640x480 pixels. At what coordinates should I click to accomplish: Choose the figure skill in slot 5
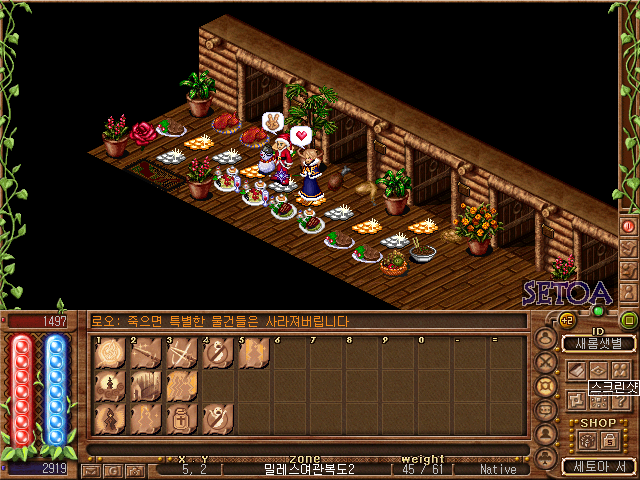click(253, 354)
